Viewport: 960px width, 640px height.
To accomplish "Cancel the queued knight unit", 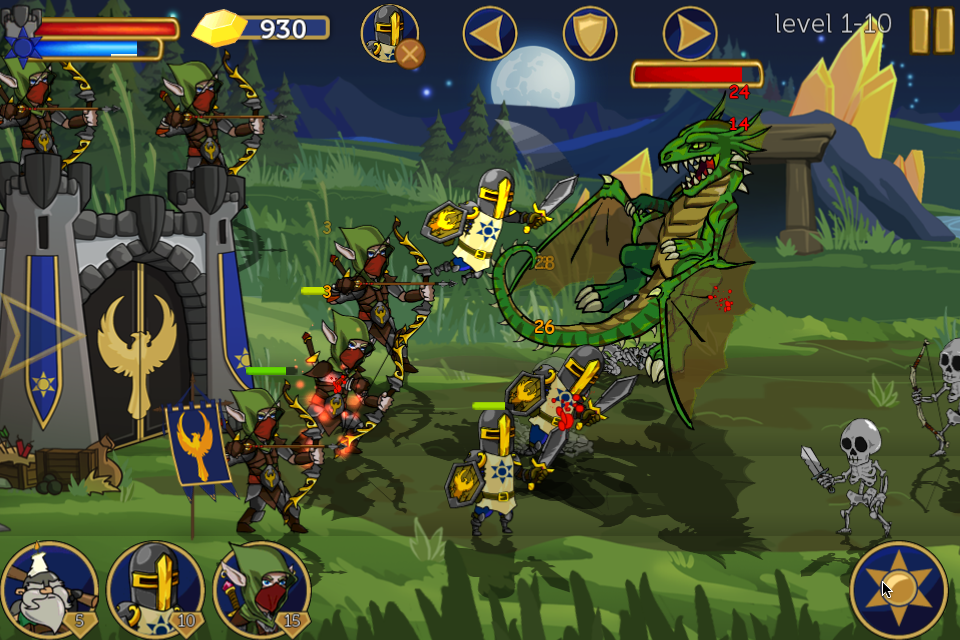I will [x=409, y=53].
